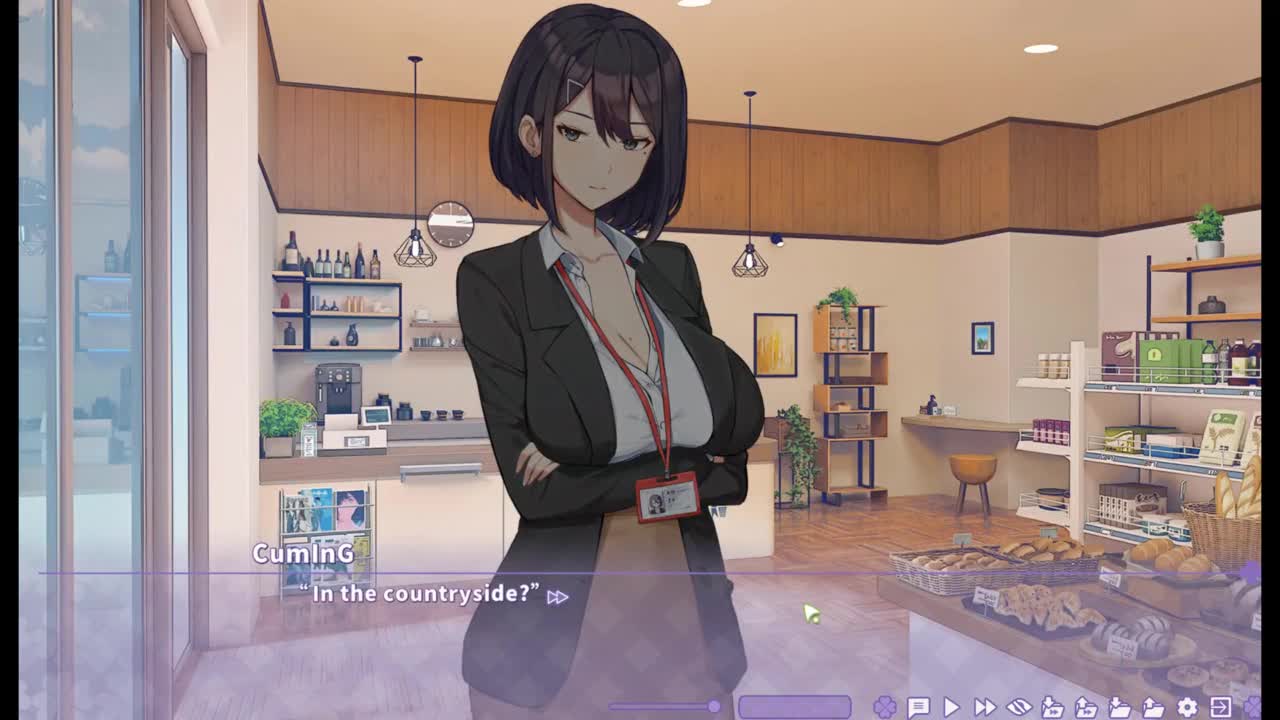Screen dimensions: 1280x720
Task: Hide the text box using eye icon
Action: coord(1018,708)
